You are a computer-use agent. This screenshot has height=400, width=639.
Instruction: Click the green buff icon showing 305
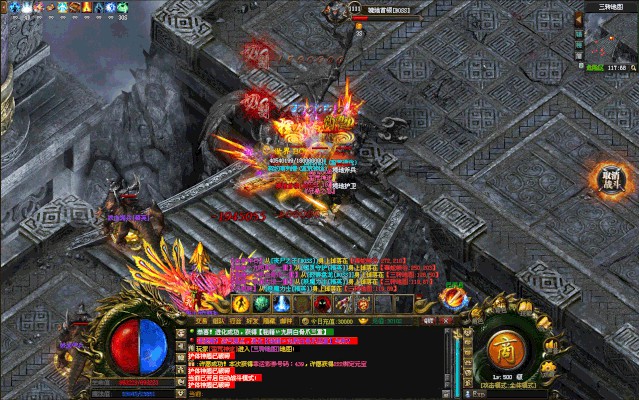(122, 8)
